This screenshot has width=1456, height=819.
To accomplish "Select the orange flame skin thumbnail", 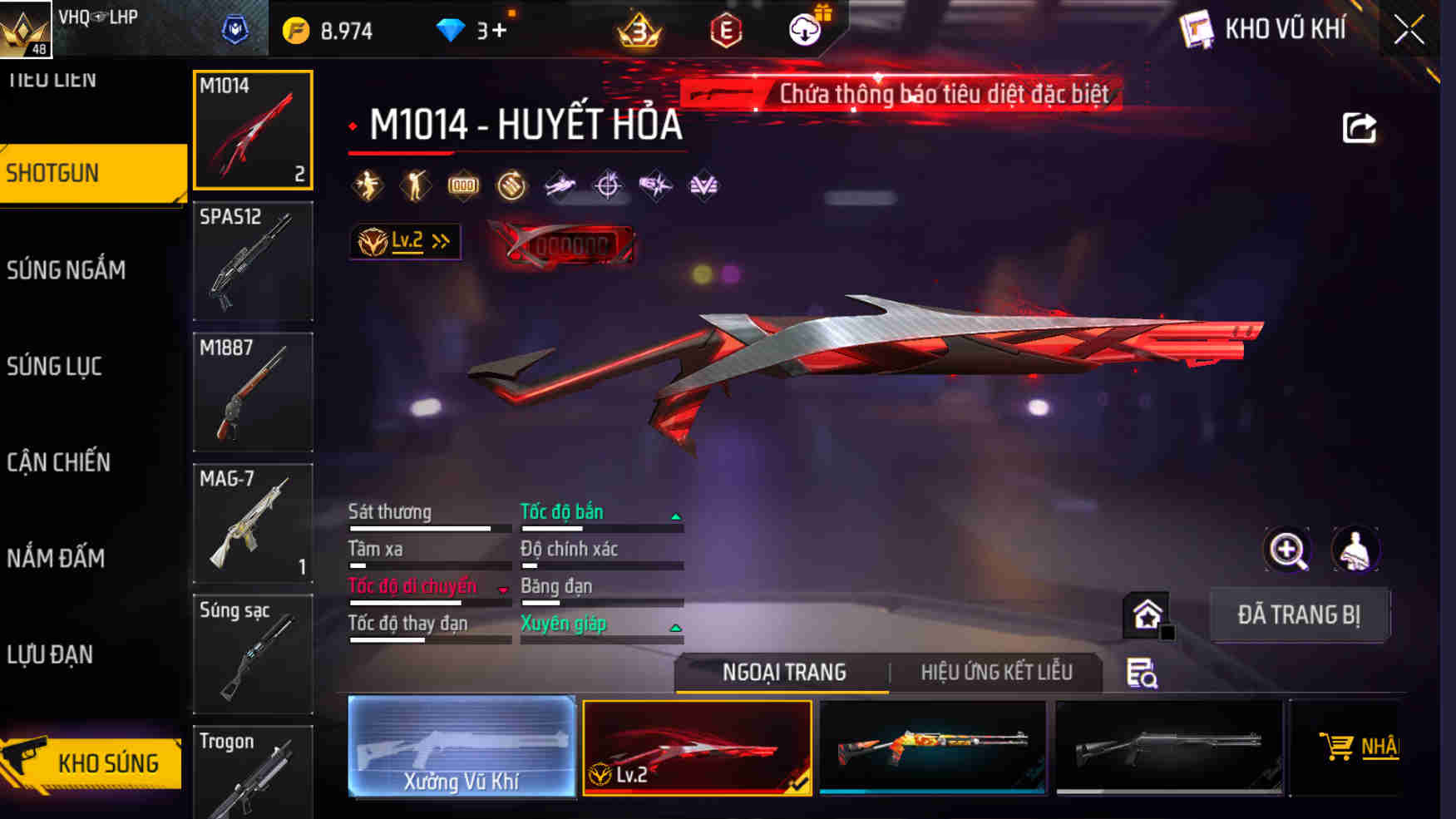I will (x=933, y=747).
